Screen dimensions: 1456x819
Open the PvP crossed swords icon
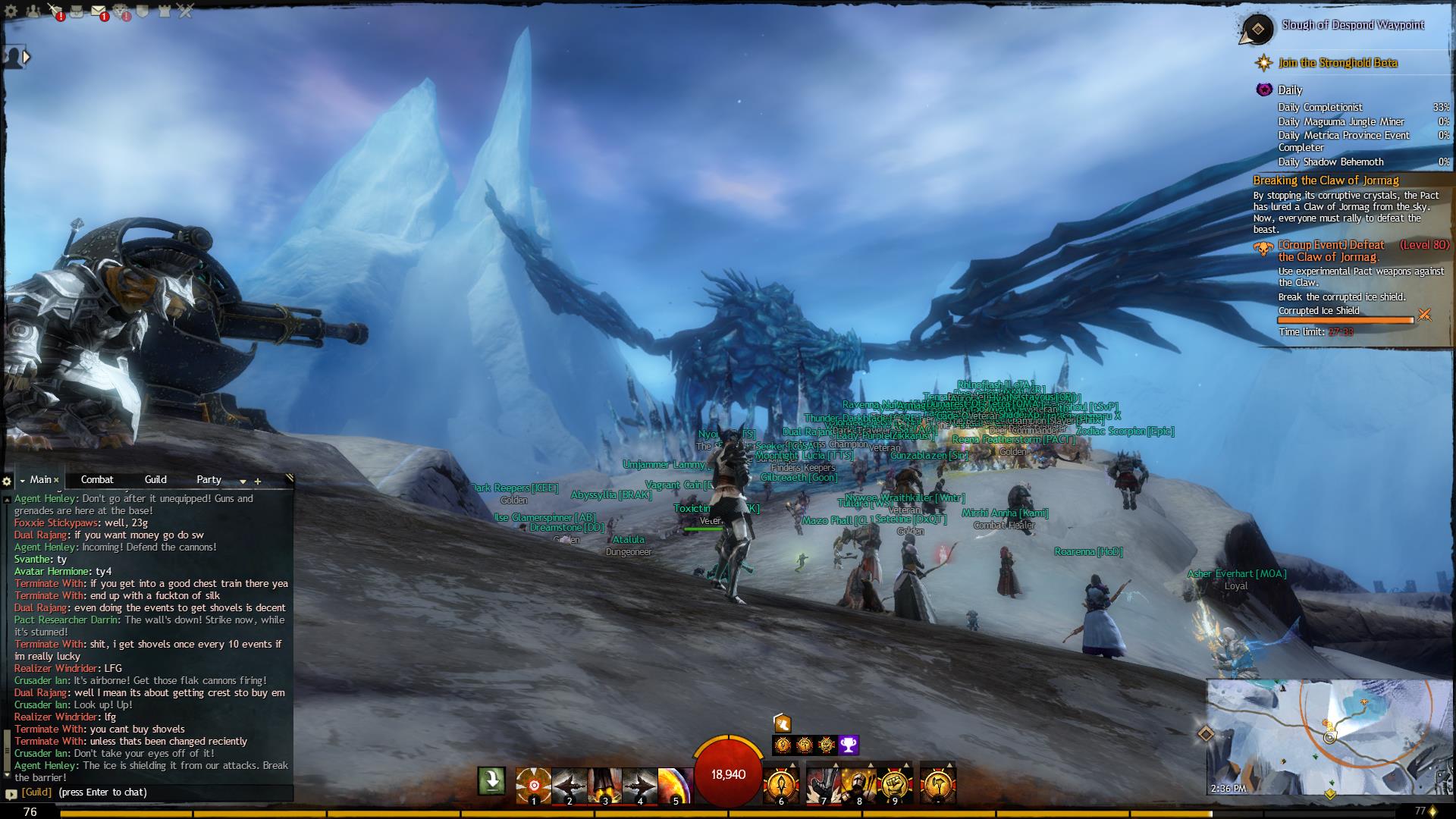point(186,11)
